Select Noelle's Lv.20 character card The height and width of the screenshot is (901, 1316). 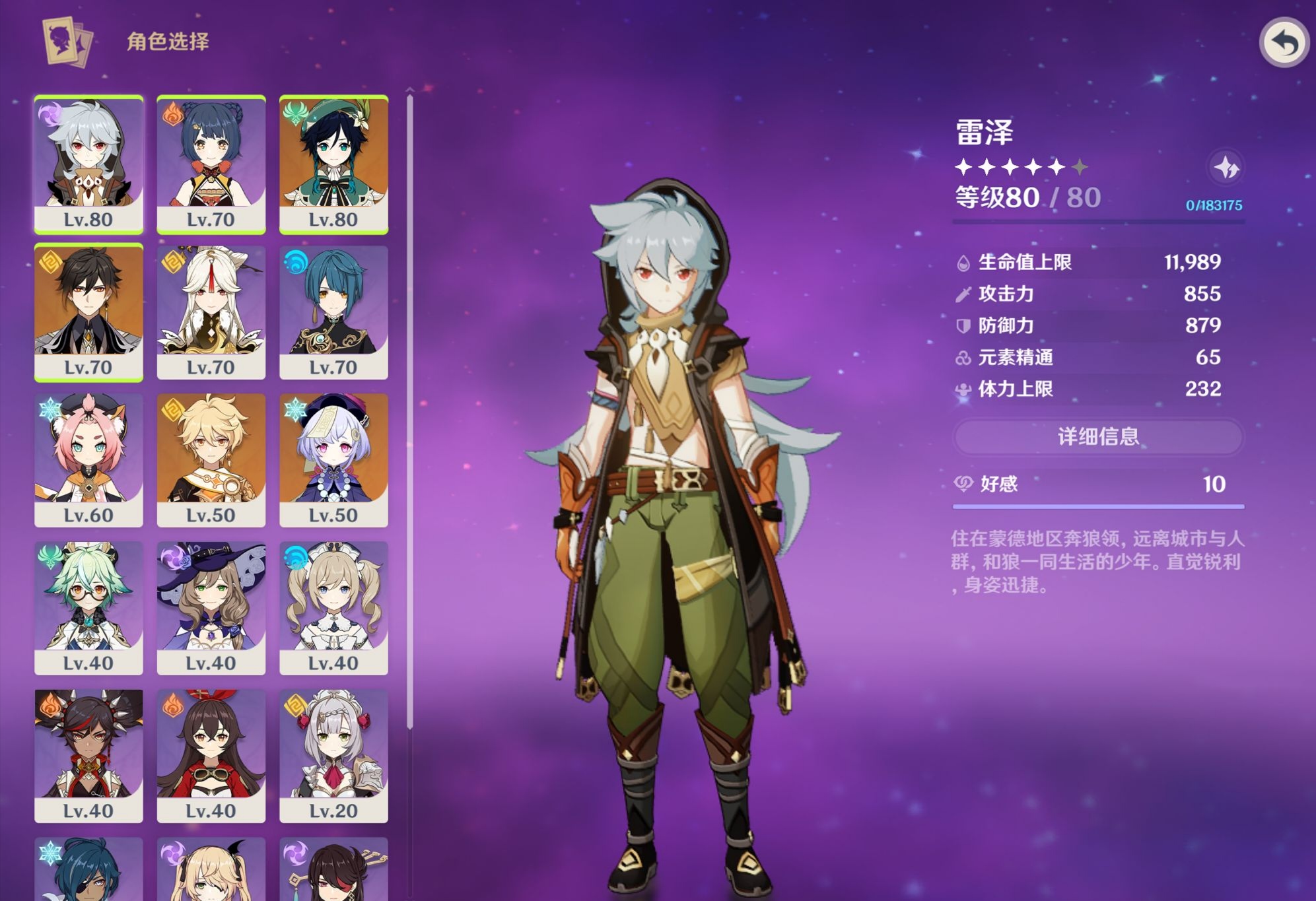(x=333, y=755)
